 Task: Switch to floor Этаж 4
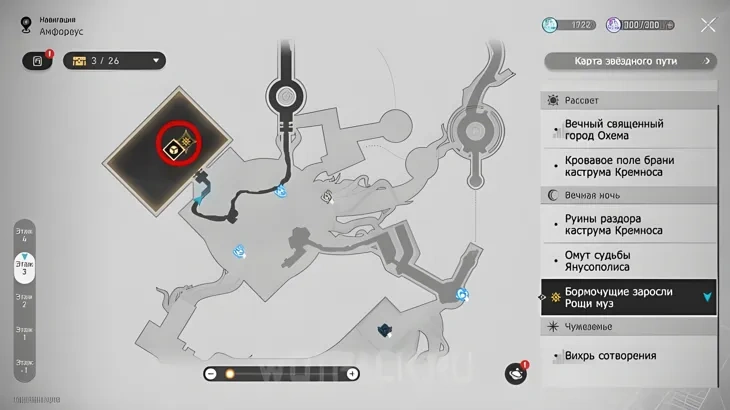(23, 234)
